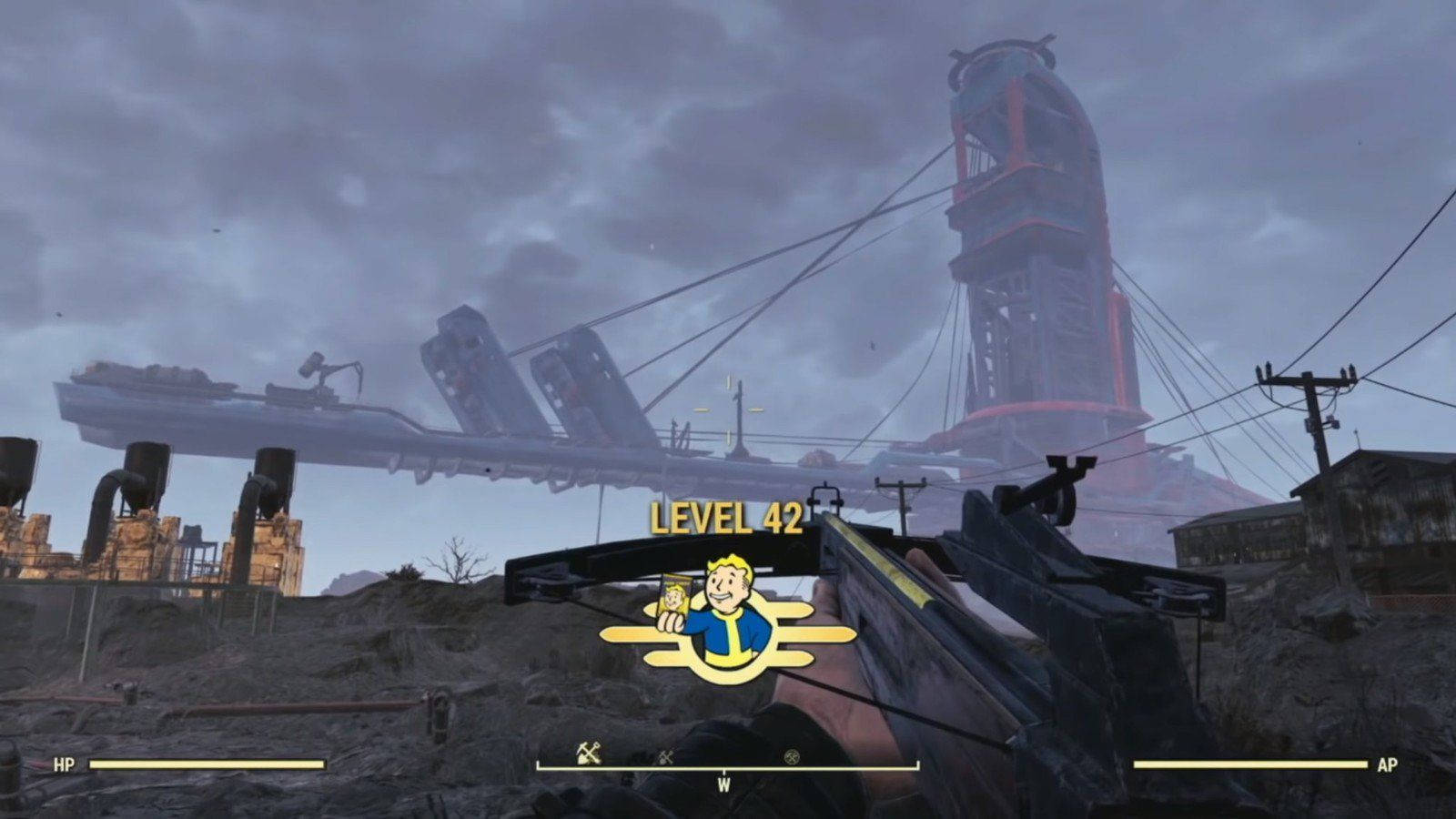This screenshot has width=1456, height=819.
Task: Select the round emblem compass marker
Action: click(792, 756)
